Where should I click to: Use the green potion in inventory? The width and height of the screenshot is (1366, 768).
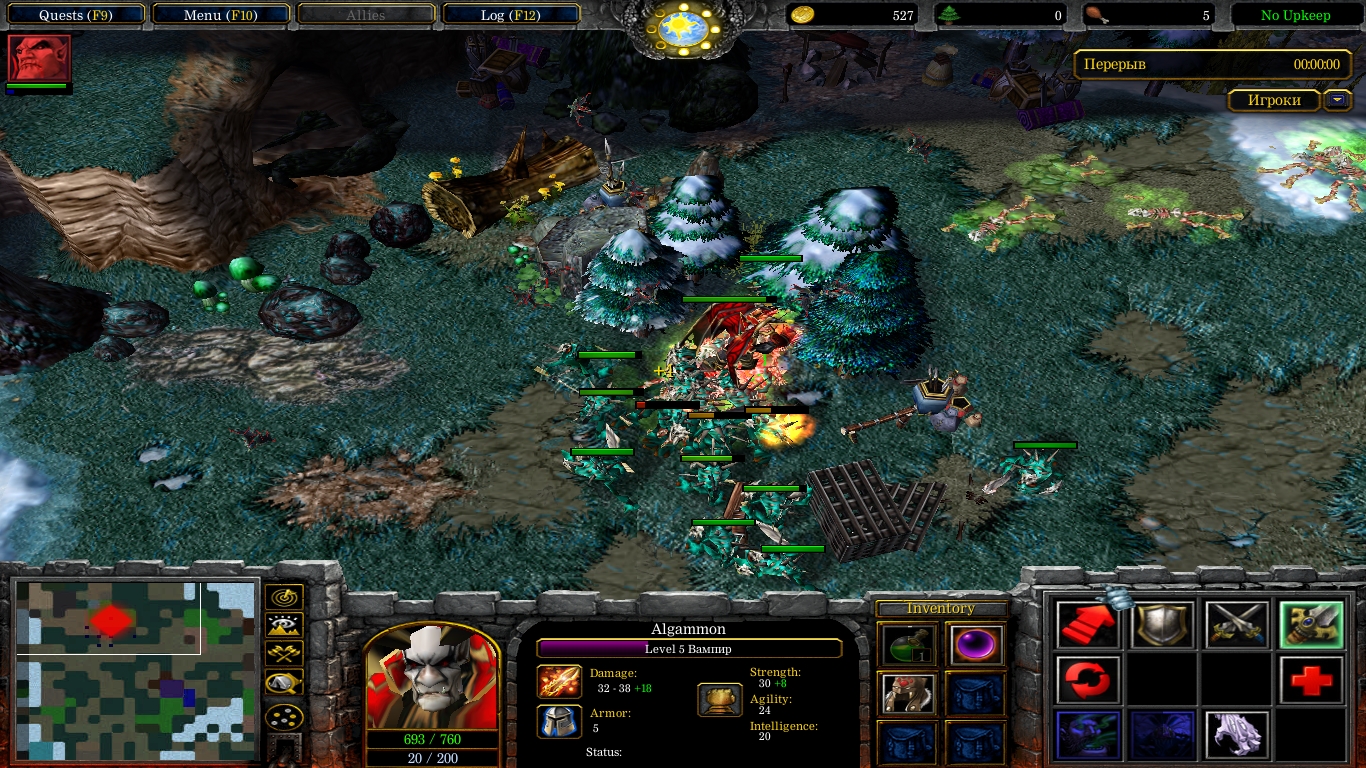click(908, 645)
